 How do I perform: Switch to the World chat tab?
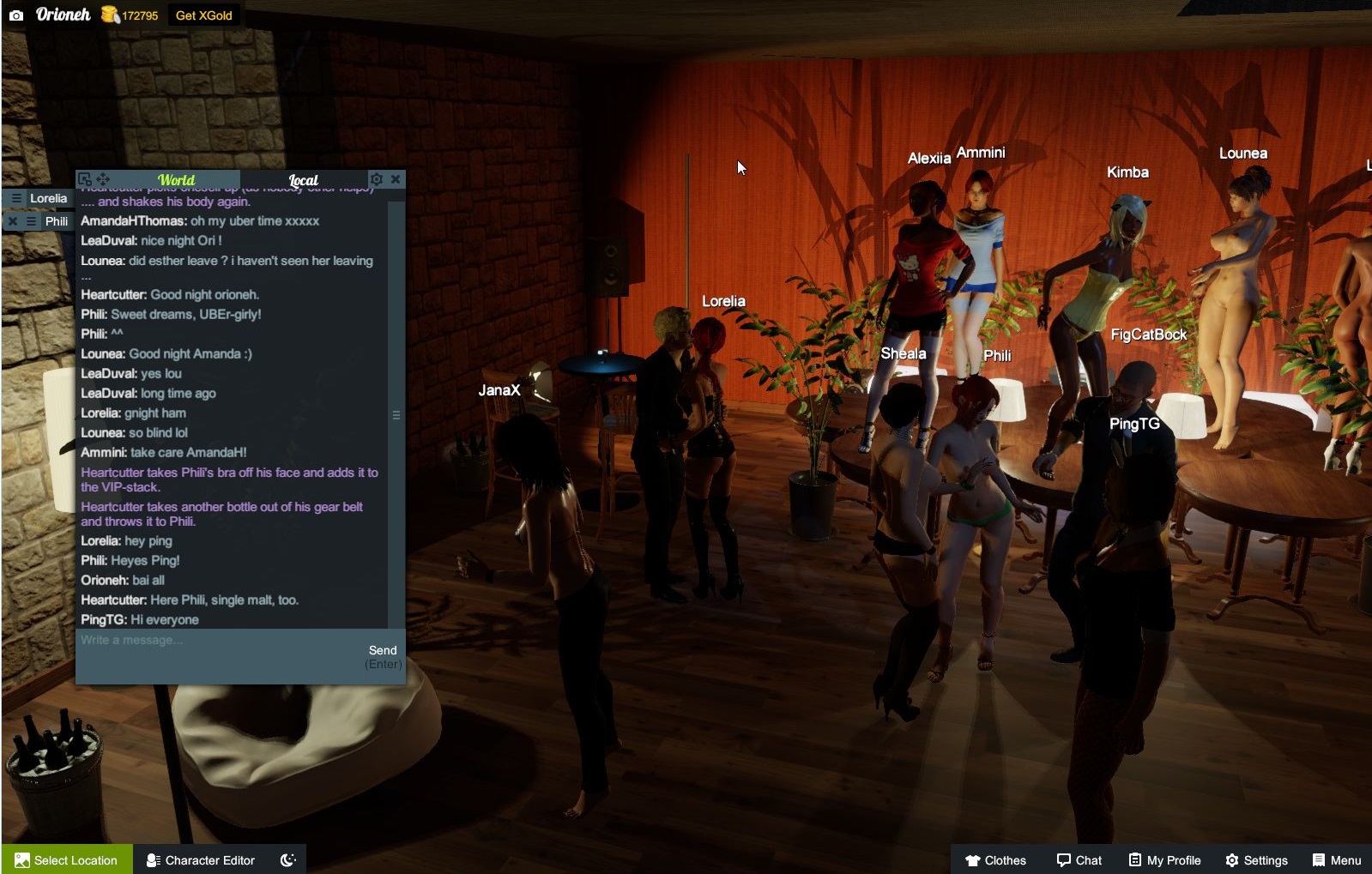tap(176, 179)
